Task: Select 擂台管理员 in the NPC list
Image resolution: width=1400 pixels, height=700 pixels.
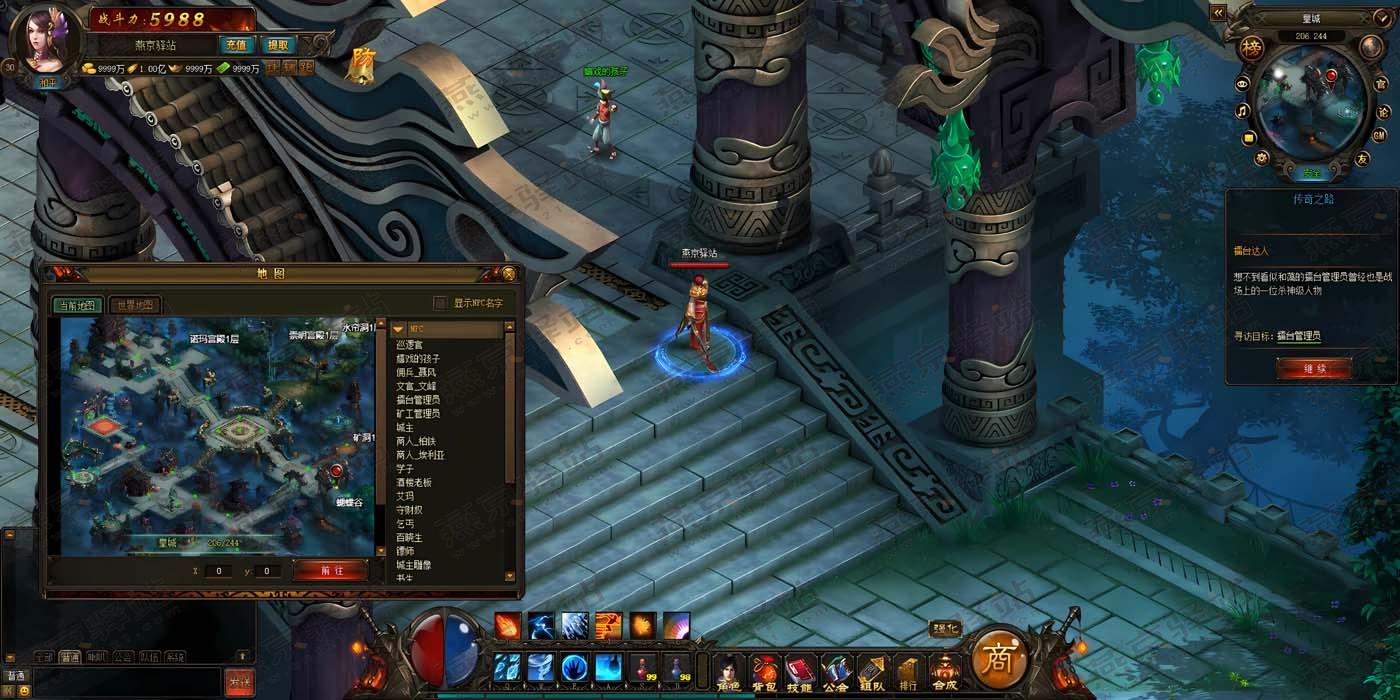Action: [x=418, y=400]
